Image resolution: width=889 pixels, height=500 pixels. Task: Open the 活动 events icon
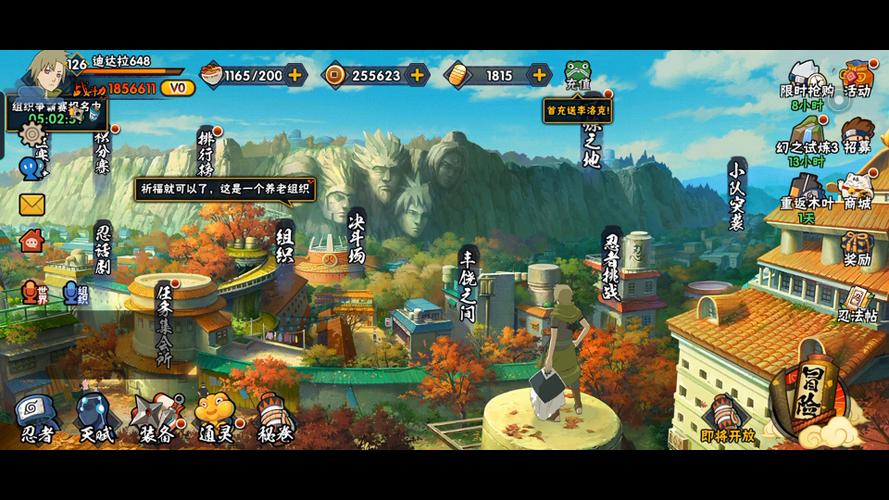(856, 78)
